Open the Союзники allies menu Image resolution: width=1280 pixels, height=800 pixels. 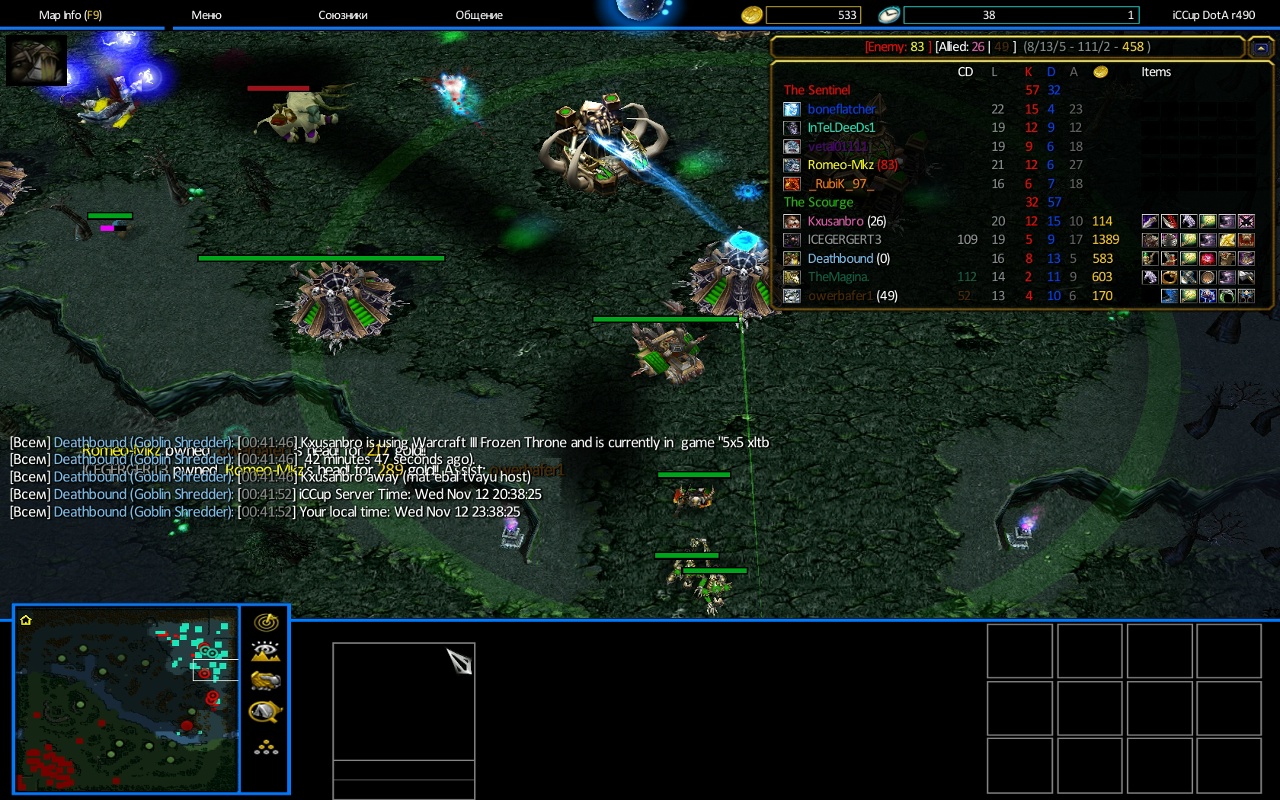point(343,15)
